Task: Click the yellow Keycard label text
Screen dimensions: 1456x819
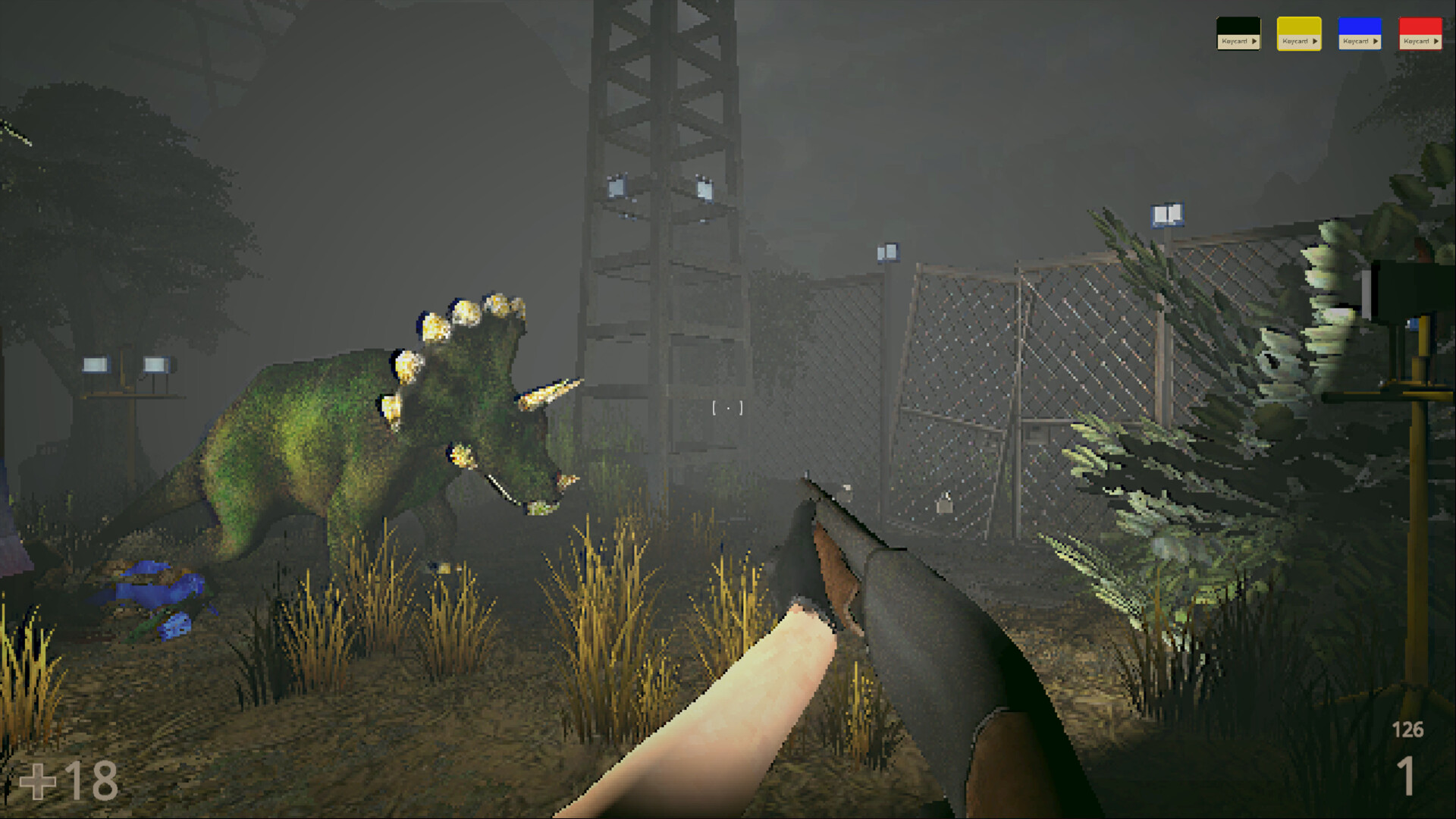Action: (x=1295, y=41)
